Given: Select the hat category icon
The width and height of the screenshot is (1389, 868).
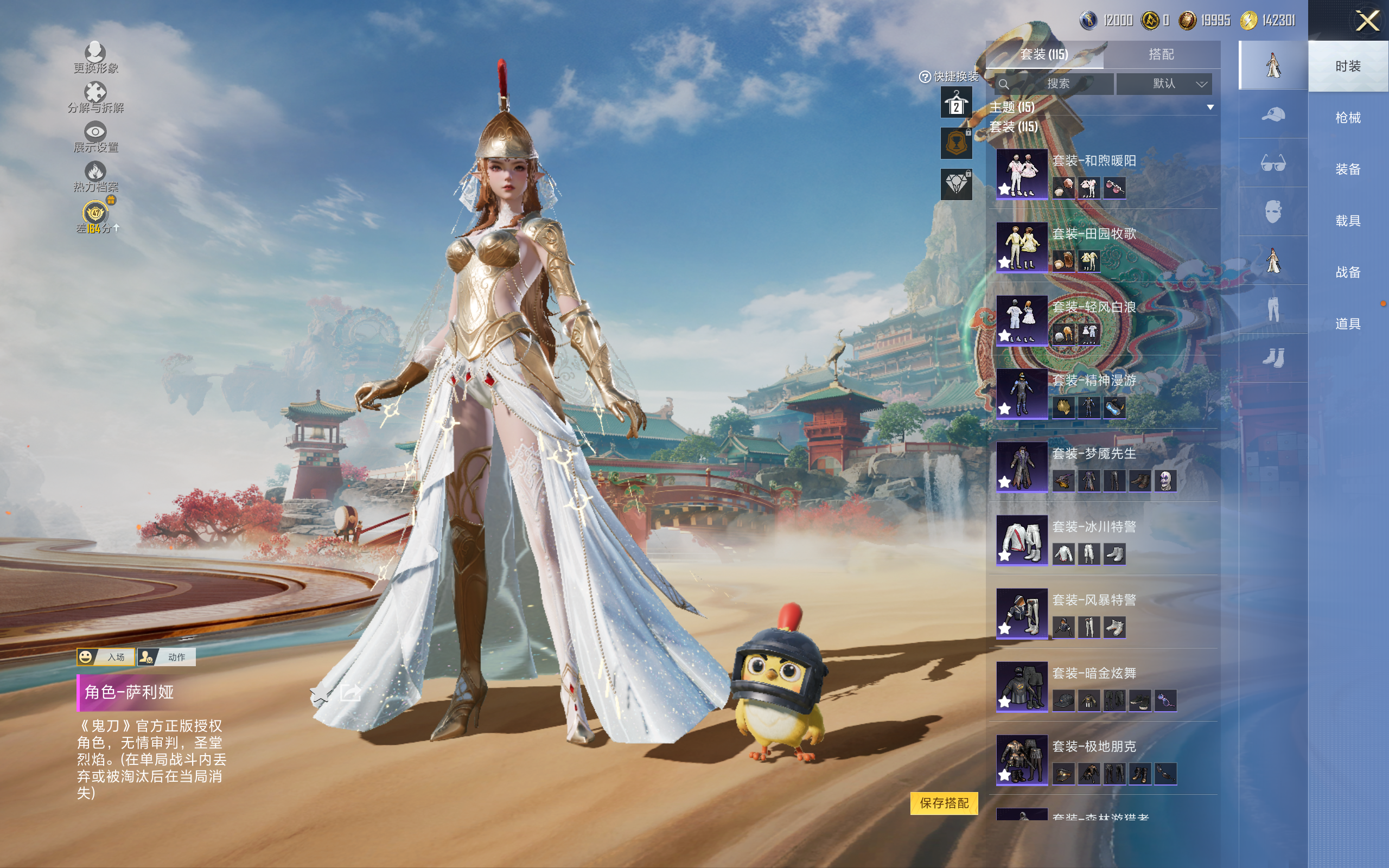Looking at the screenshot, I should pyautogui.click(x=1272, y=114).
